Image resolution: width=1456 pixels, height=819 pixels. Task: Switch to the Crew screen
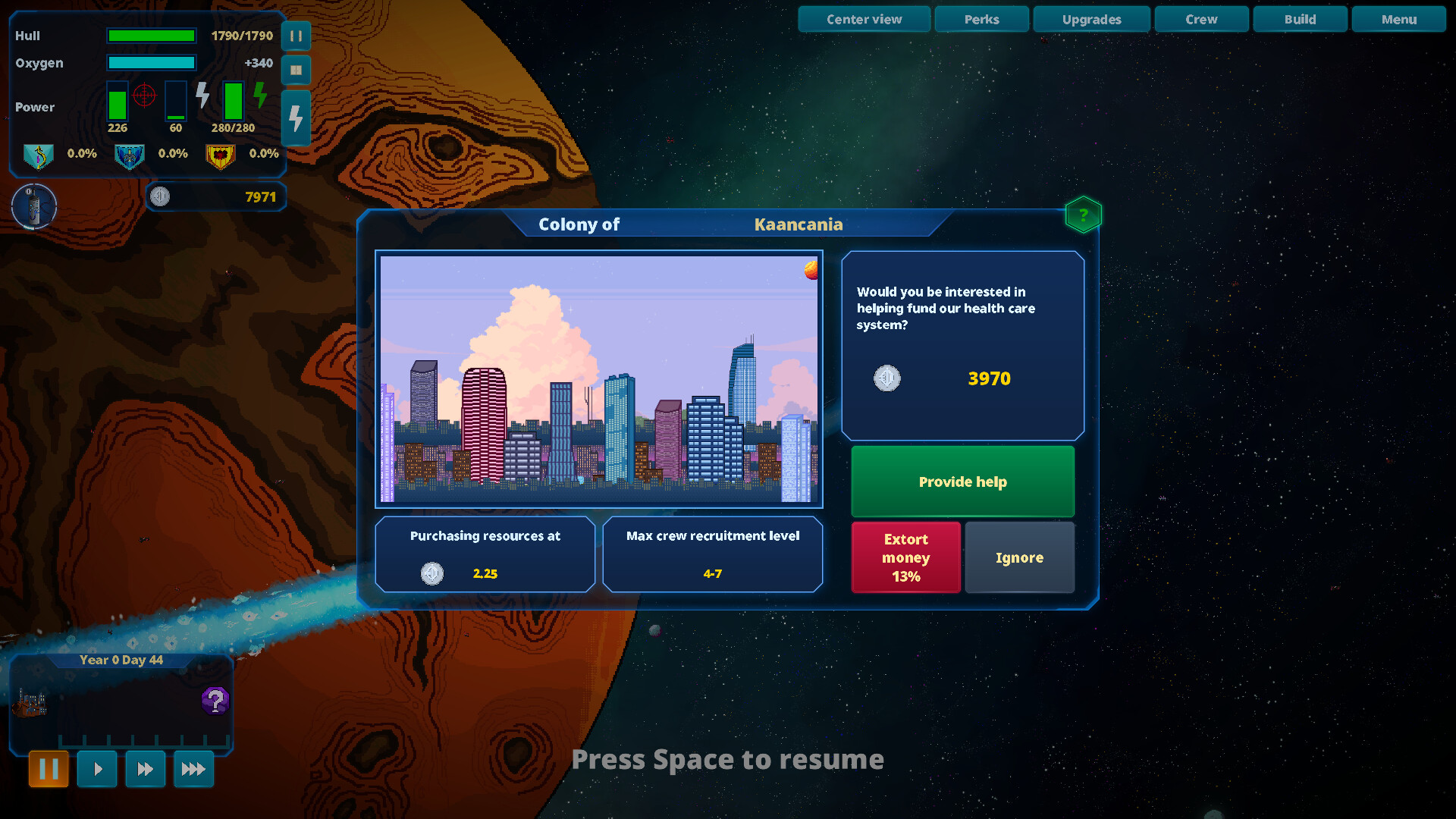point(1201,19)
